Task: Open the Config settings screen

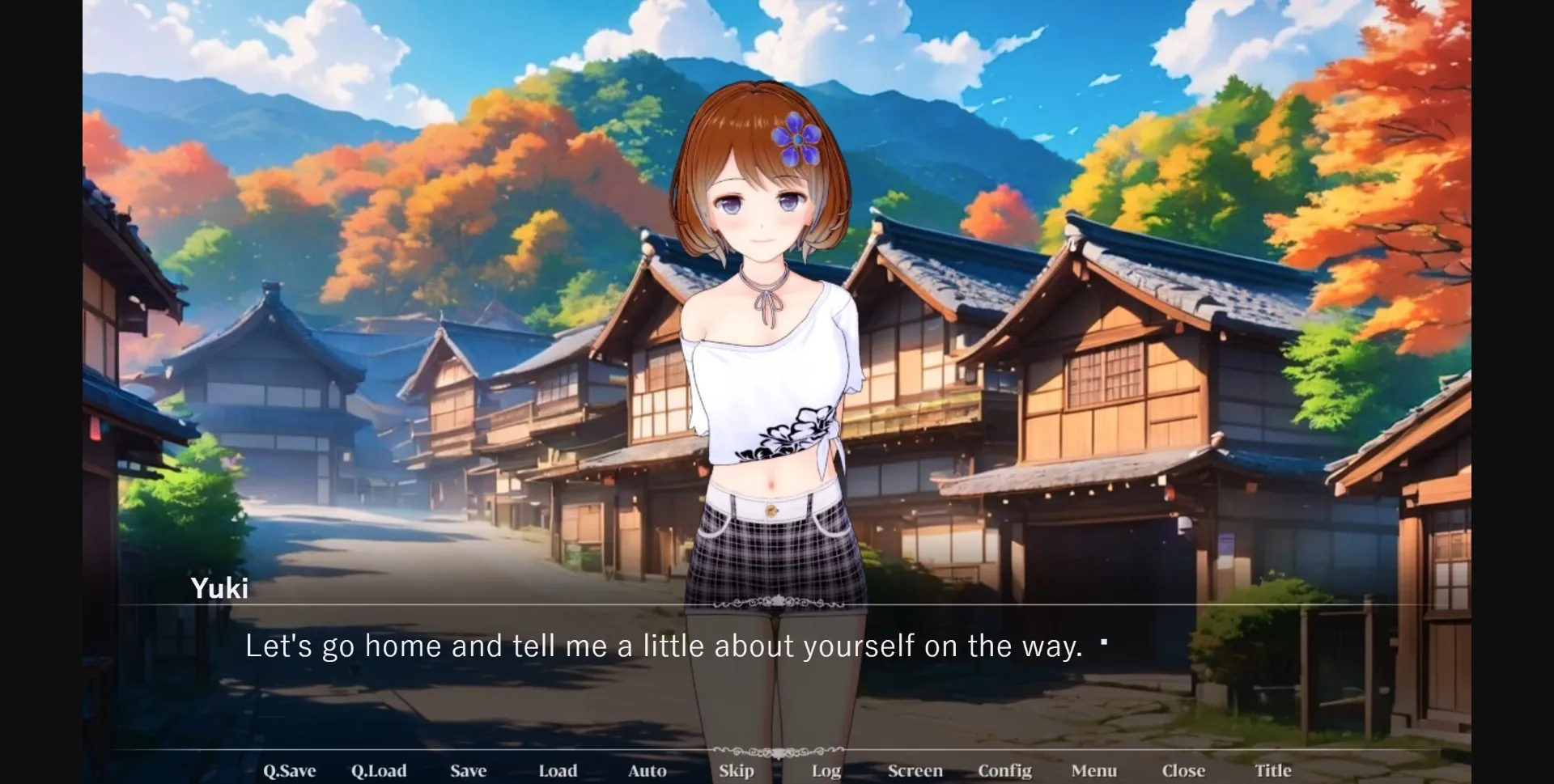Action: [1005, 771]
